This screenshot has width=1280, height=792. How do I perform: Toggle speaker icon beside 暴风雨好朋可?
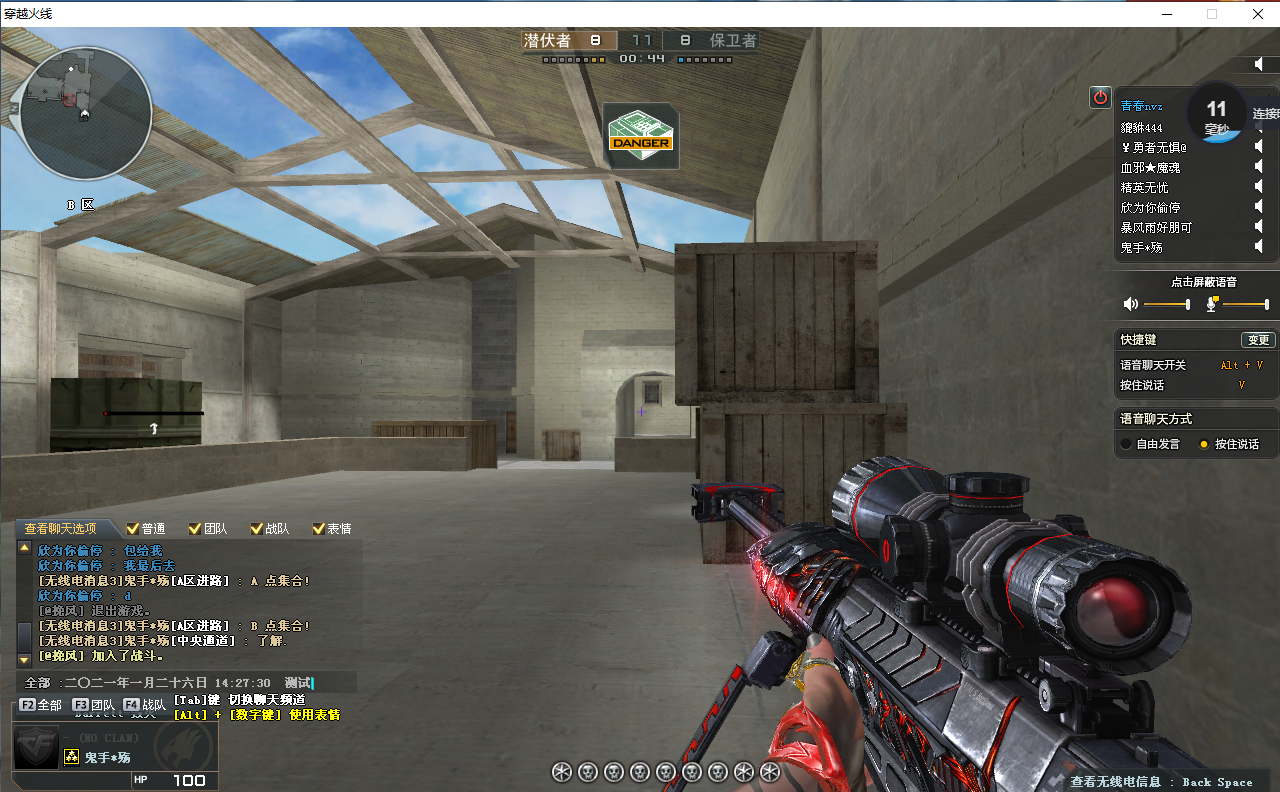[x=1259, y=227]
